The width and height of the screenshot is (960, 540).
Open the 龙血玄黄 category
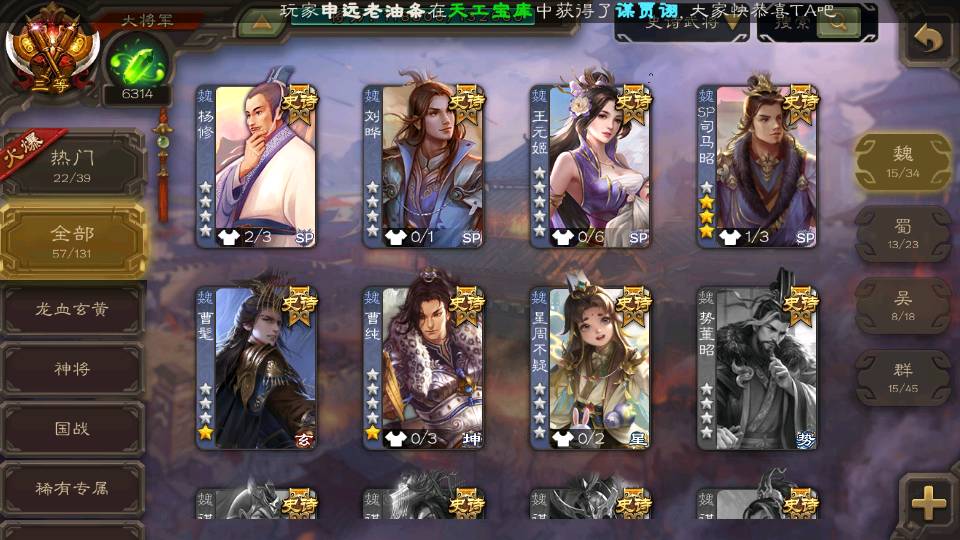pos(72,310)
